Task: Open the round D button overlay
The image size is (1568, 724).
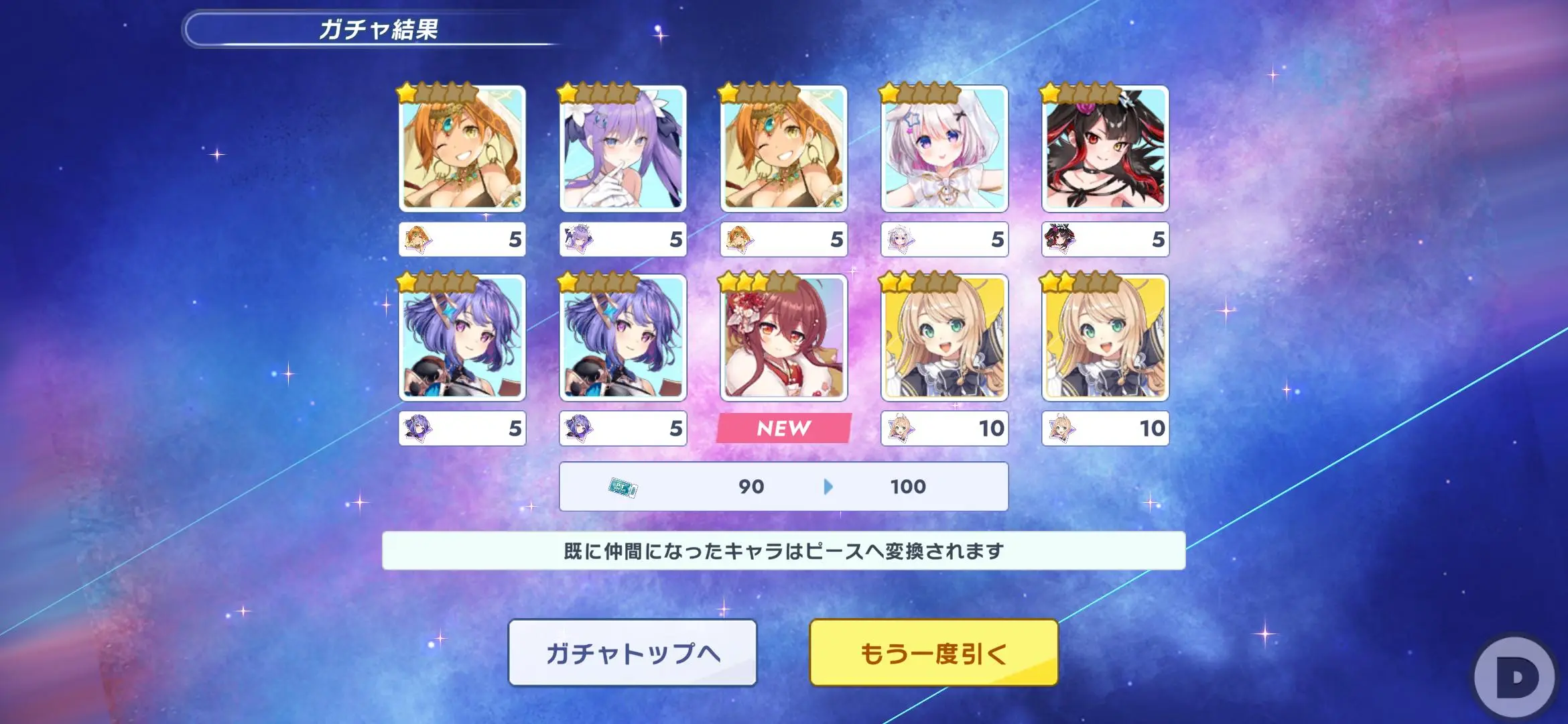Action: pyautogui.click(x=1516, y=678)
